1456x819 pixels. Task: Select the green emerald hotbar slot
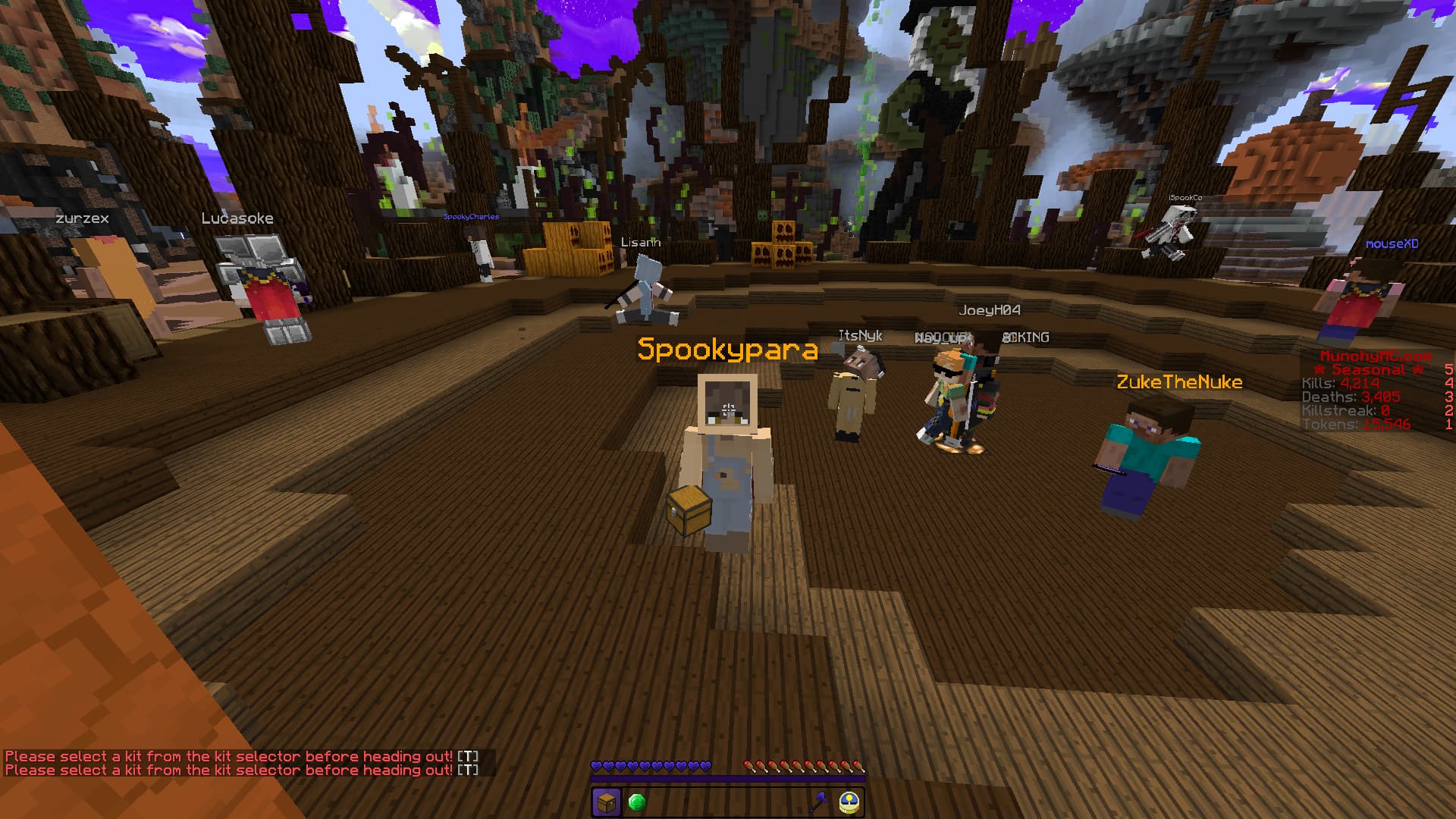pos(637,802)
